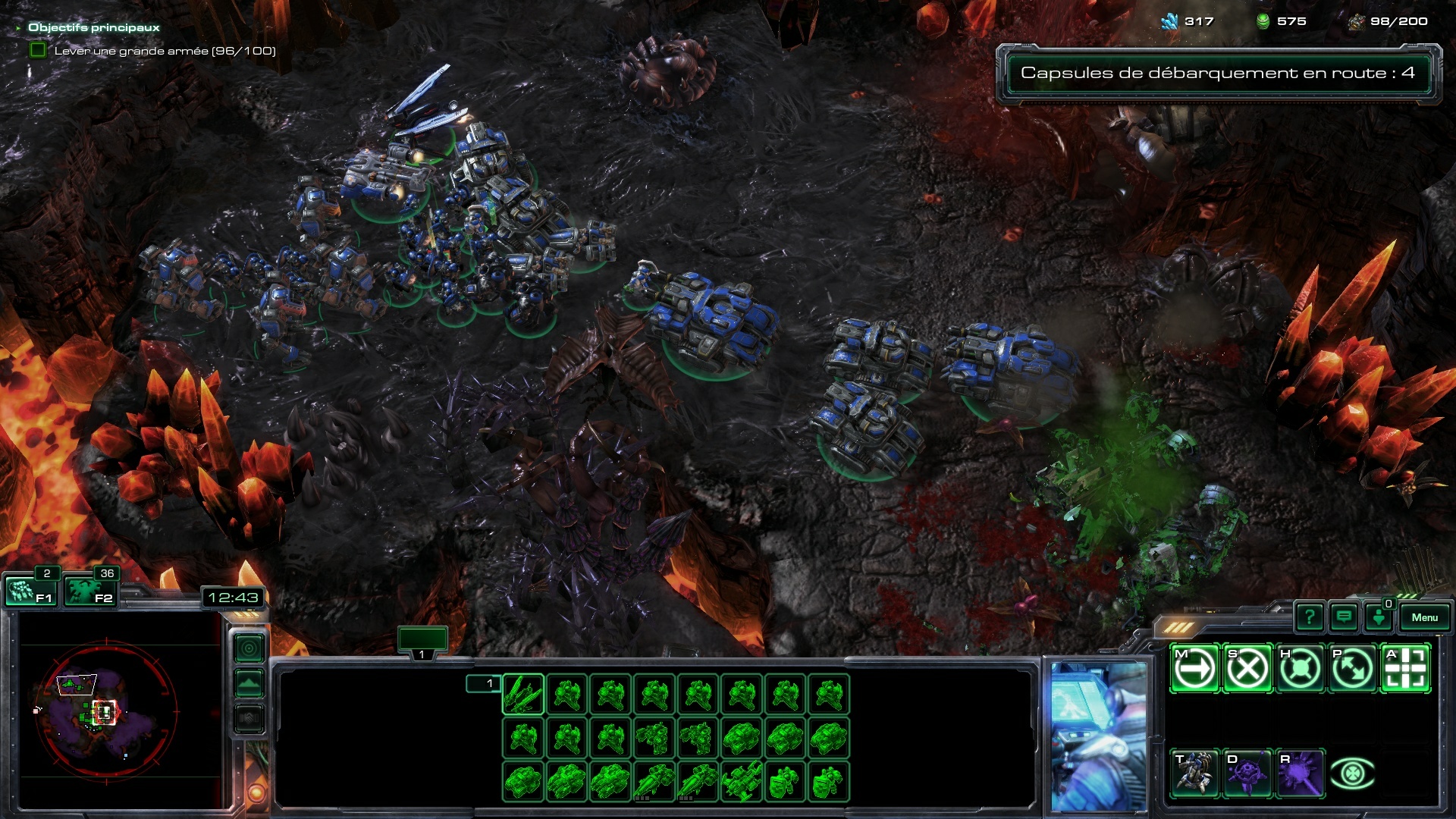The height and width of the screenshot is (819, 1456).
Task: Choose the Attack command
Action: [1405, 669]
